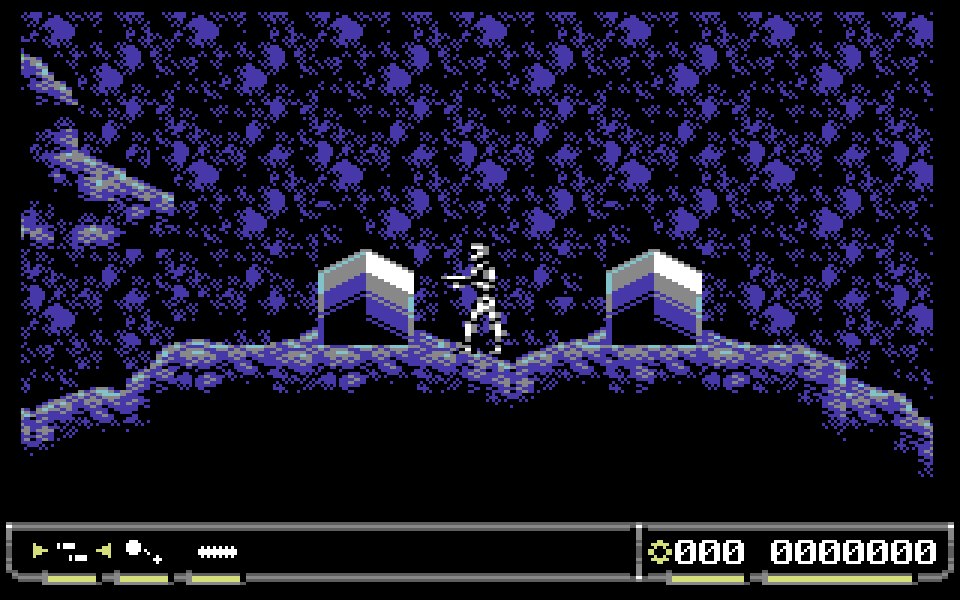The height and width of the screenshot is (600, 960).
Task: Choose the bouncing ball weapon icon
Action: pos(142,550)
